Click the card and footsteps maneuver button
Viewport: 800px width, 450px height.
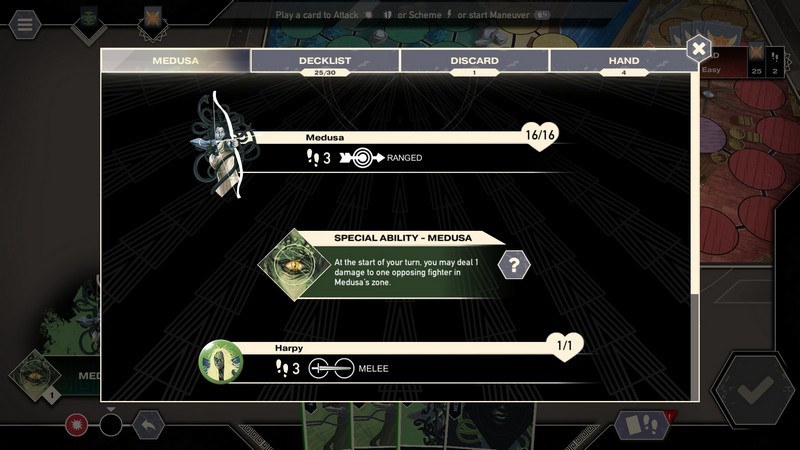click(643, 425)
